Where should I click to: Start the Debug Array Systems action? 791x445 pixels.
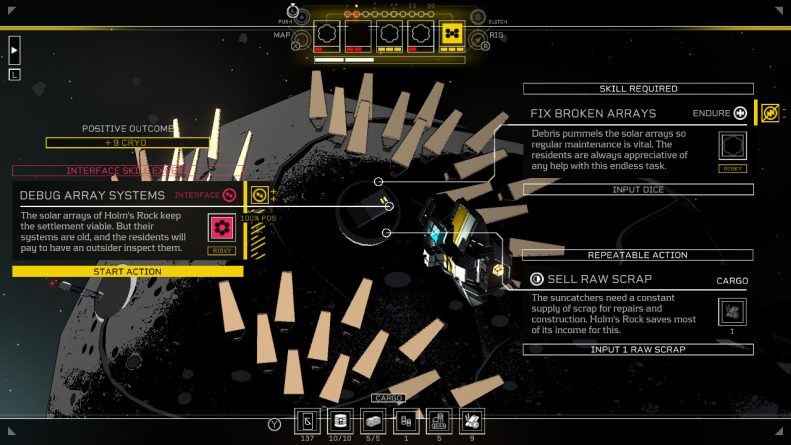tap(127, 272)
